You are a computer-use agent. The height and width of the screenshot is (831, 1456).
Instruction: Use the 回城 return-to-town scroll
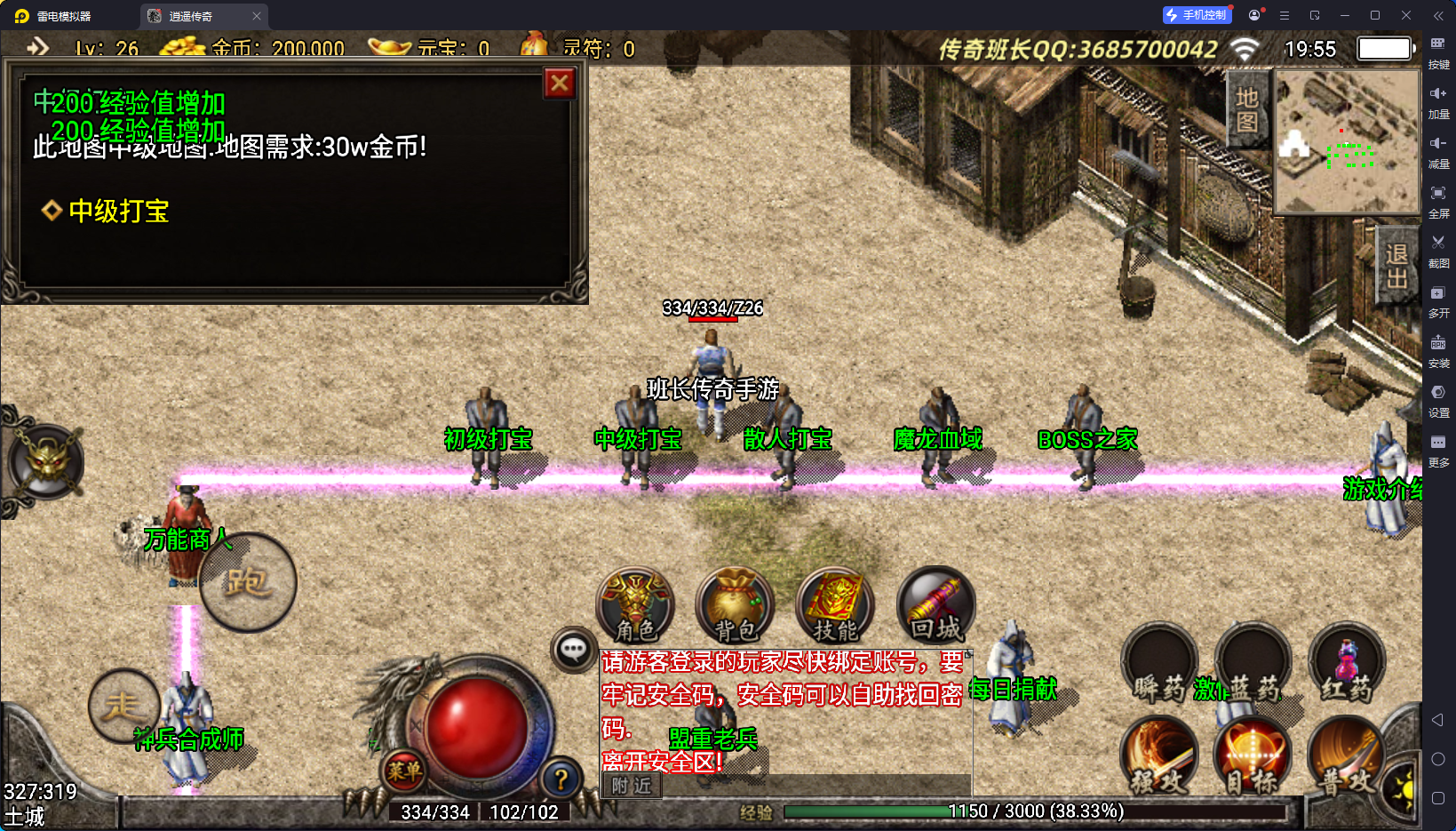click(935, 606)
